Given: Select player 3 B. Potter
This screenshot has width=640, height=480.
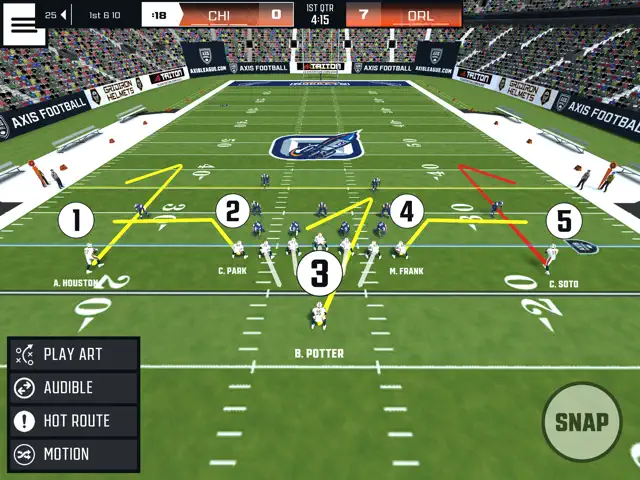Looking at the screenshot, I should 319,273.
